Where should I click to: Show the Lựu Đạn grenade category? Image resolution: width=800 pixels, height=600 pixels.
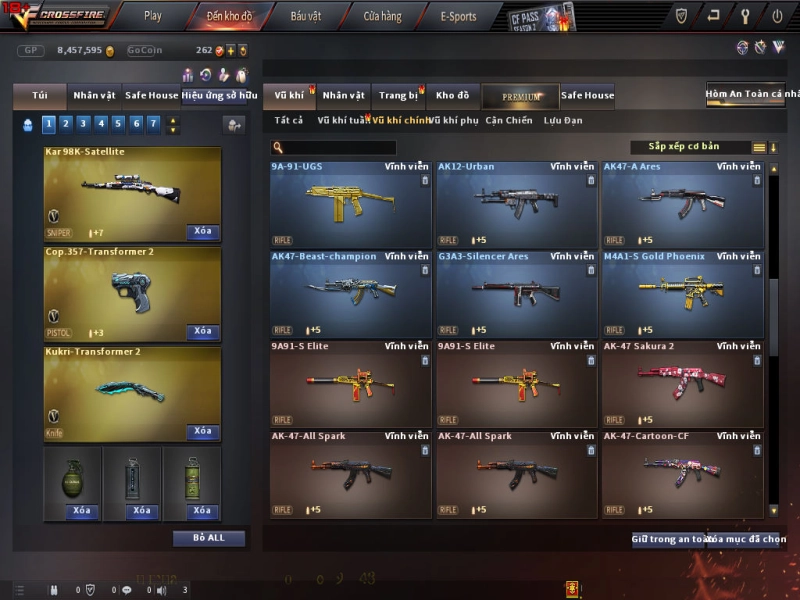tap(563, 121)
